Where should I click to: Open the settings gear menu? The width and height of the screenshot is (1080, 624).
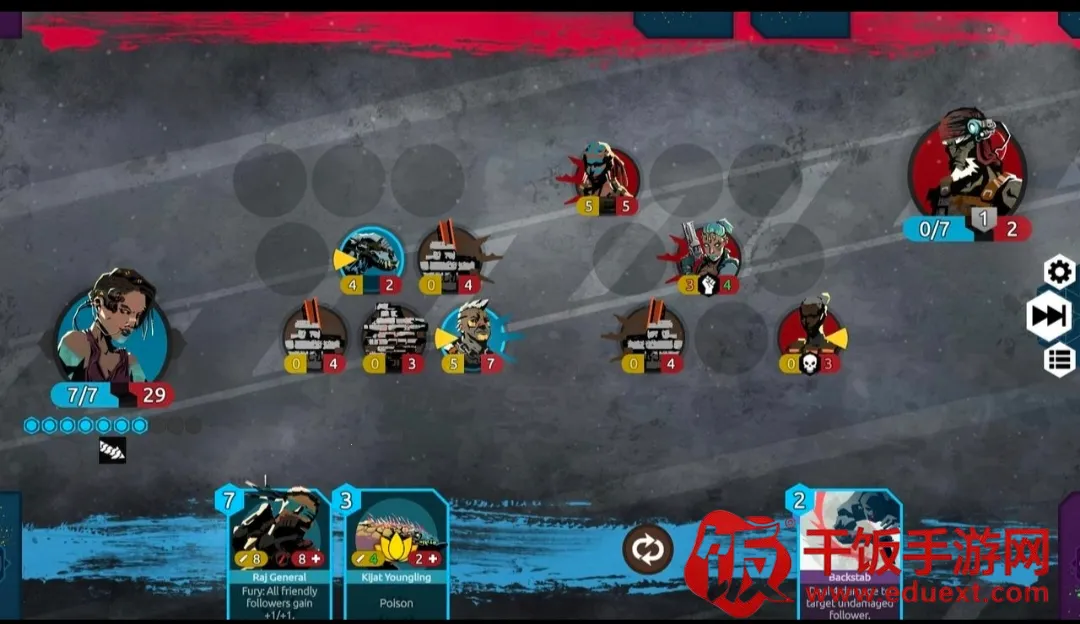click(1059, 271)
